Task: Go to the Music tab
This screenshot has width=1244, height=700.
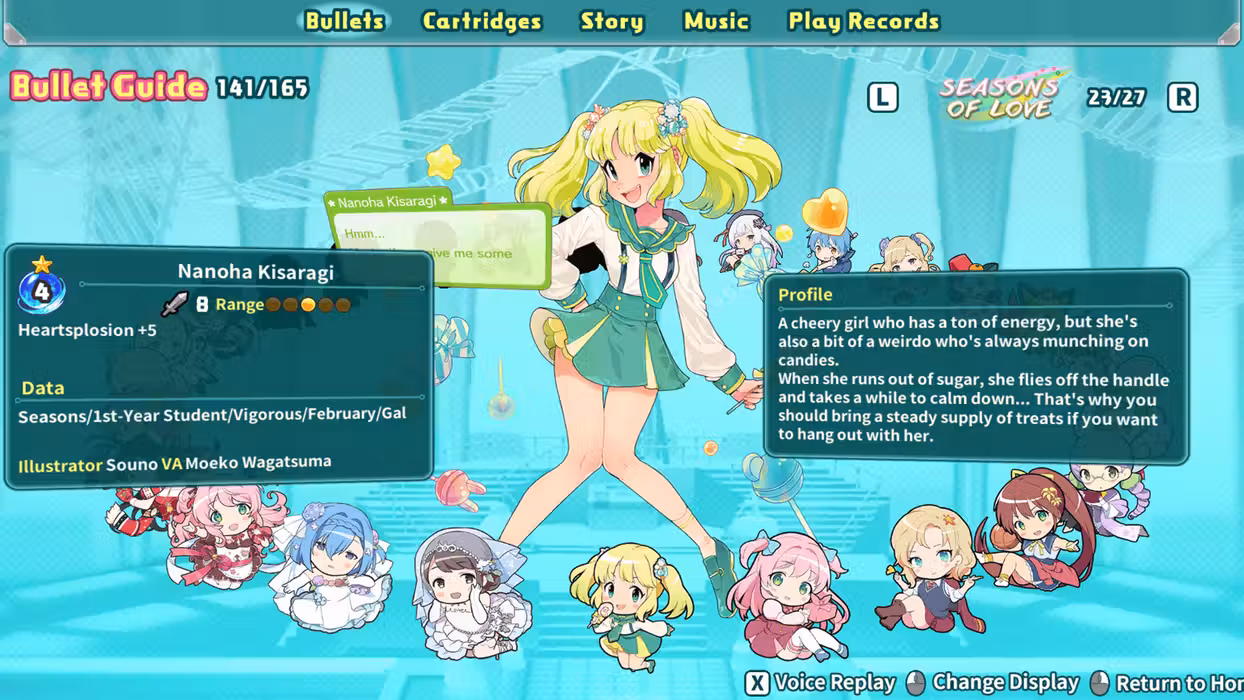Action: click(x=716, y=21)
